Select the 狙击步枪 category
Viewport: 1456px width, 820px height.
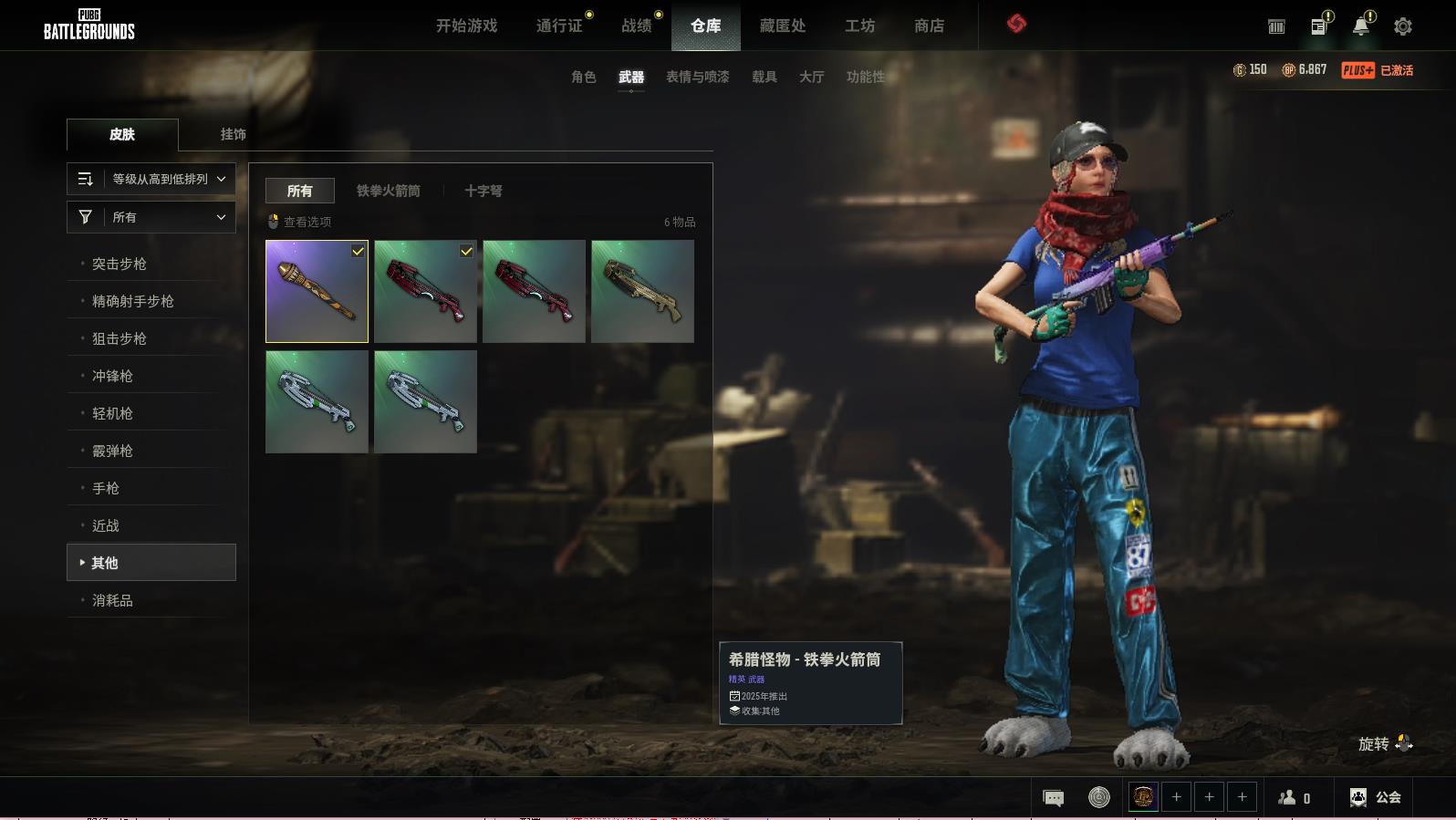pyautogui.click(x=120, y=338)
